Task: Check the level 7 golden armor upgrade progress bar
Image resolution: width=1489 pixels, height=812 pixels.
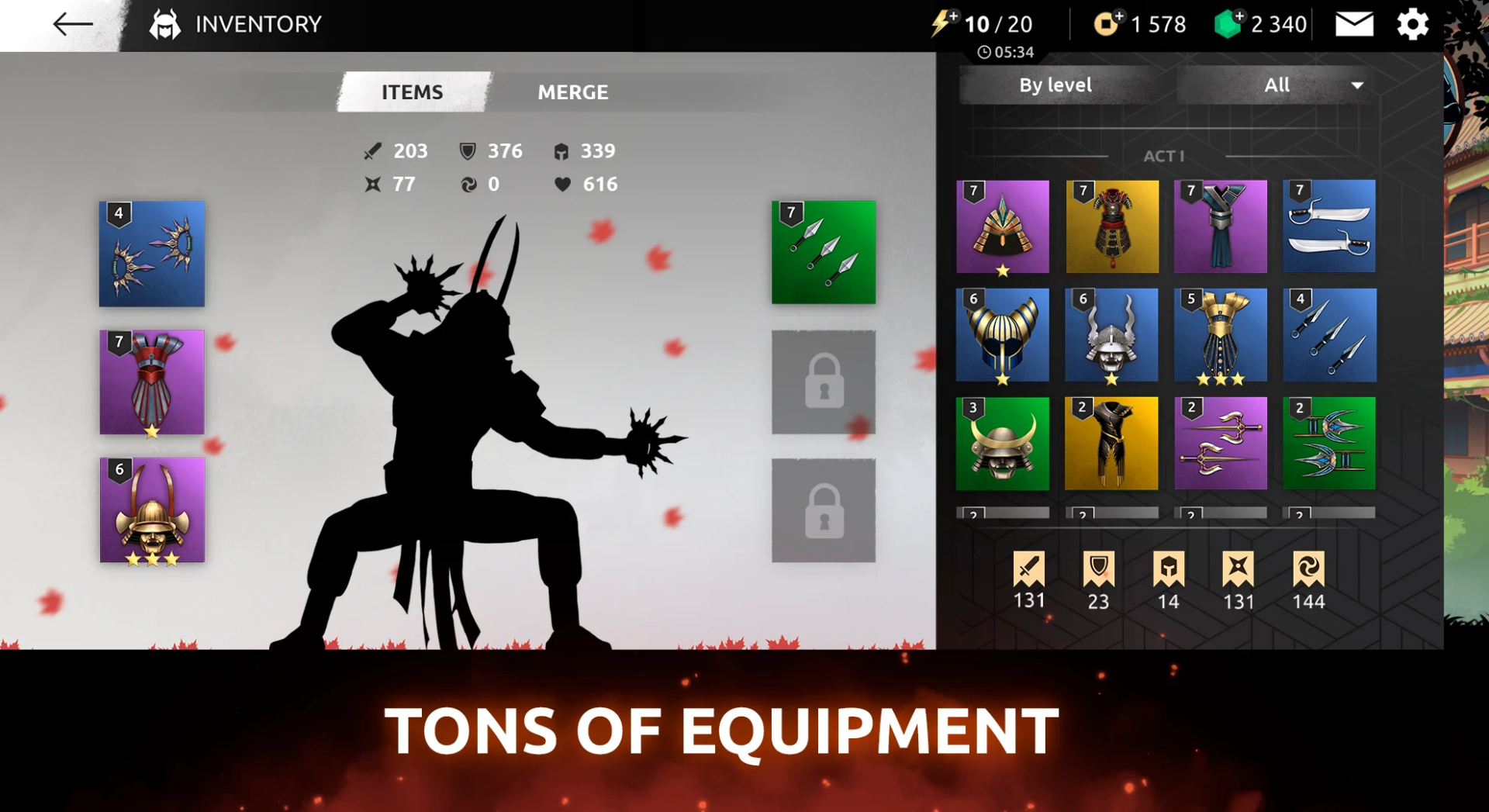Action: click(1112, 512)
